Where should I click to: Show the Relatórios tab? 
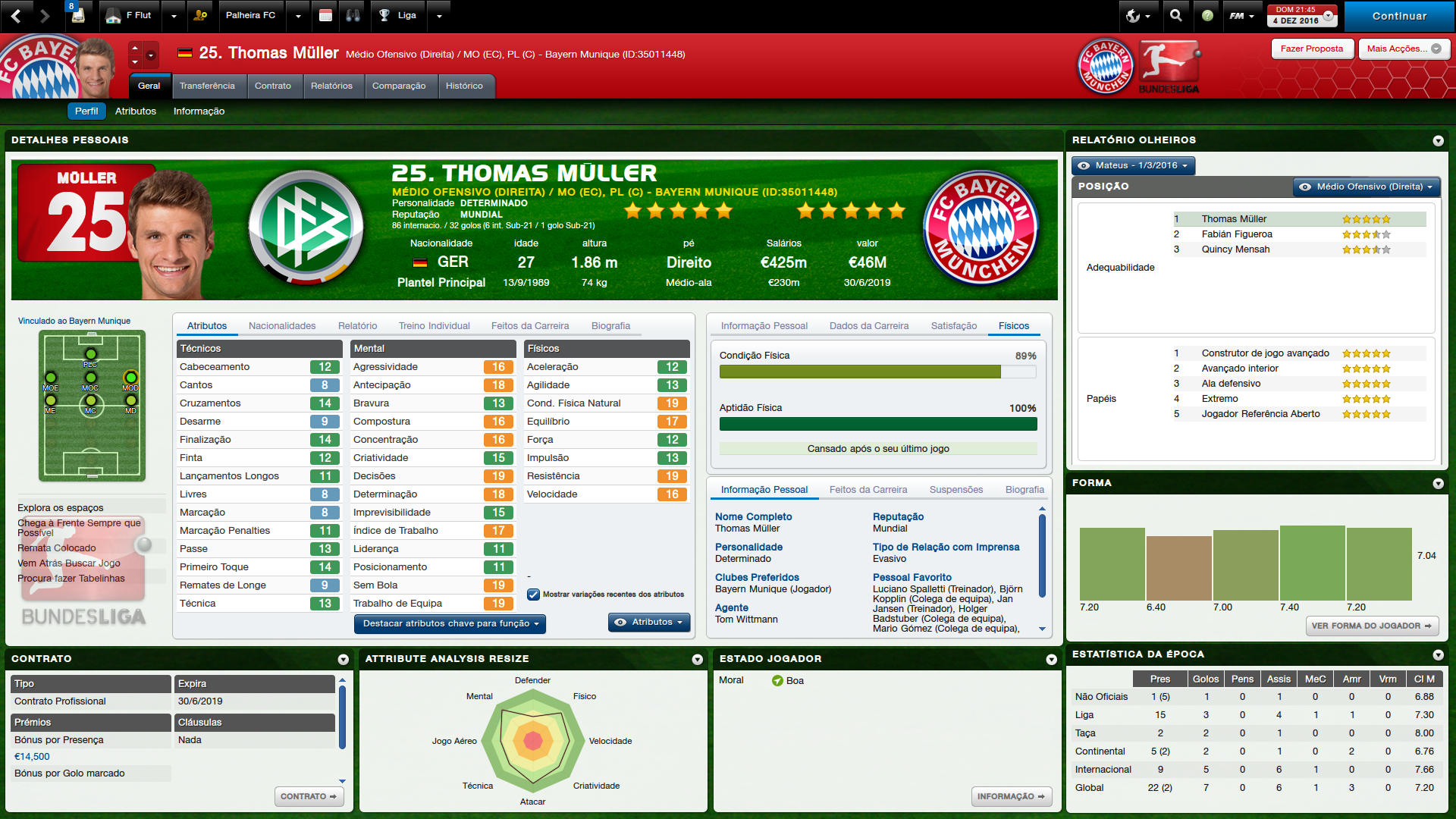pyautogui.click(x=331, y=86)
